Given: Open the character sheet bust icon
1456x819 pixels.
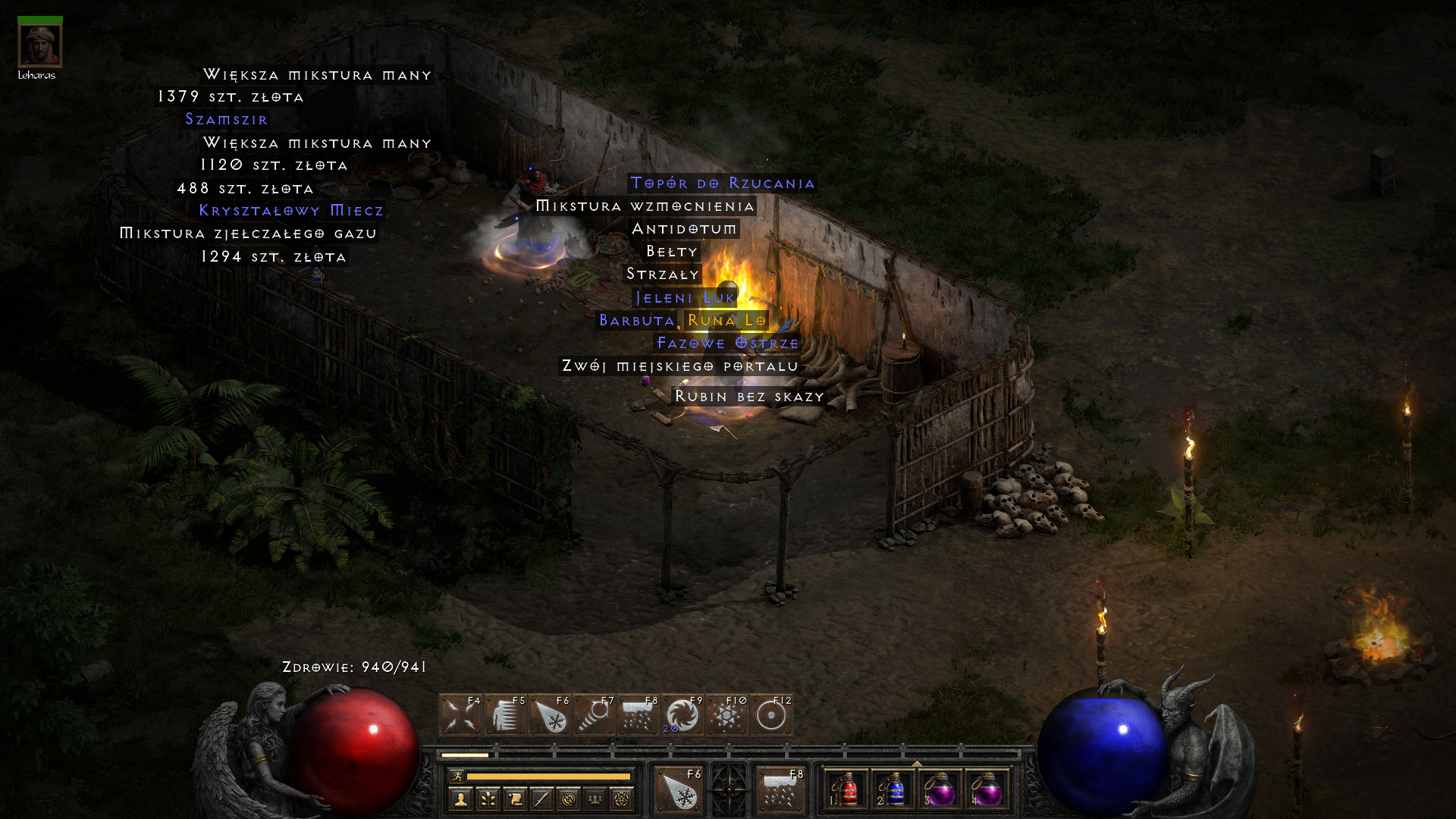Looking at the screenshot, I should [x=460, y=799].
